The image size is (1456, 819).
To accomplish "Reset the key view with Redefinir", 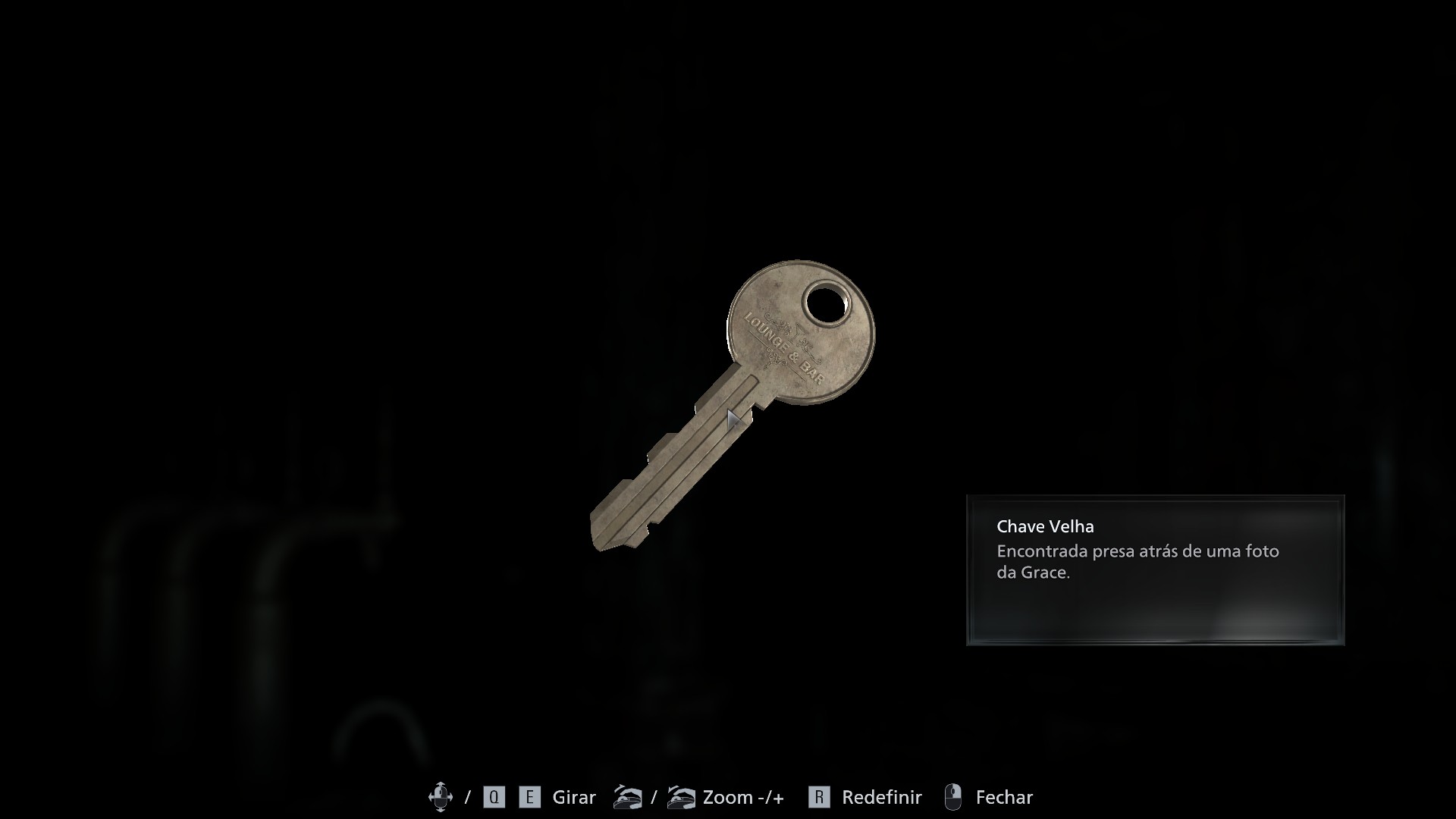I will 880,797.
